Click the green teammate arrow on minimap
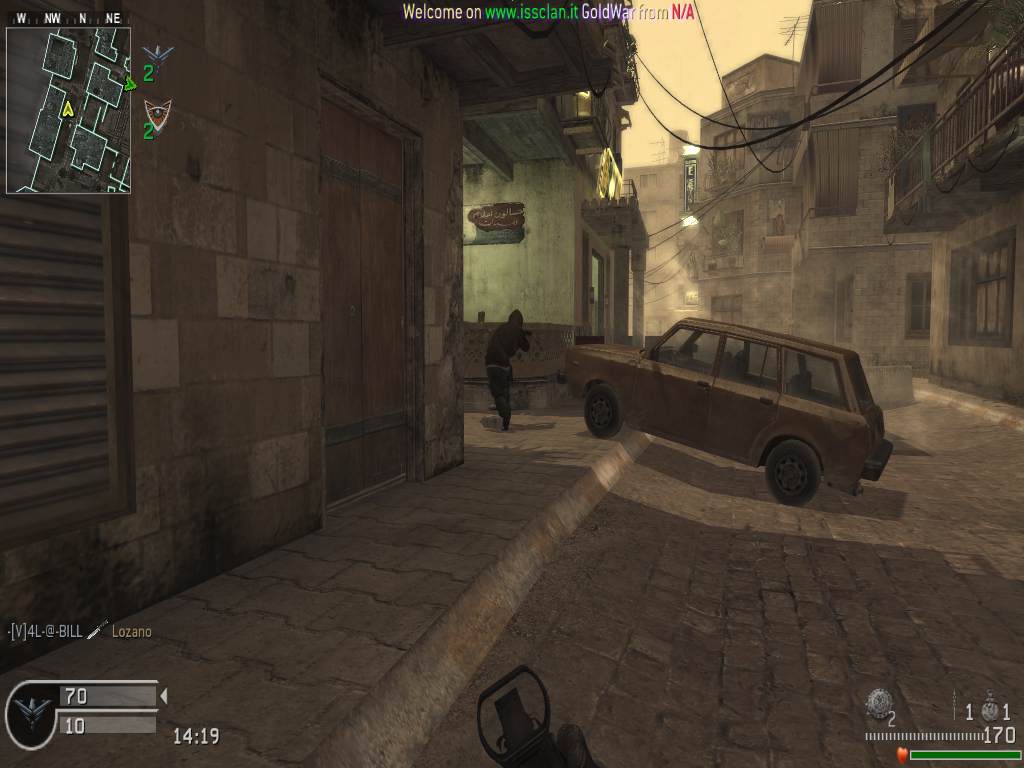The height and width of the screenshot is (768, 1024). click(x=130, y=84)
